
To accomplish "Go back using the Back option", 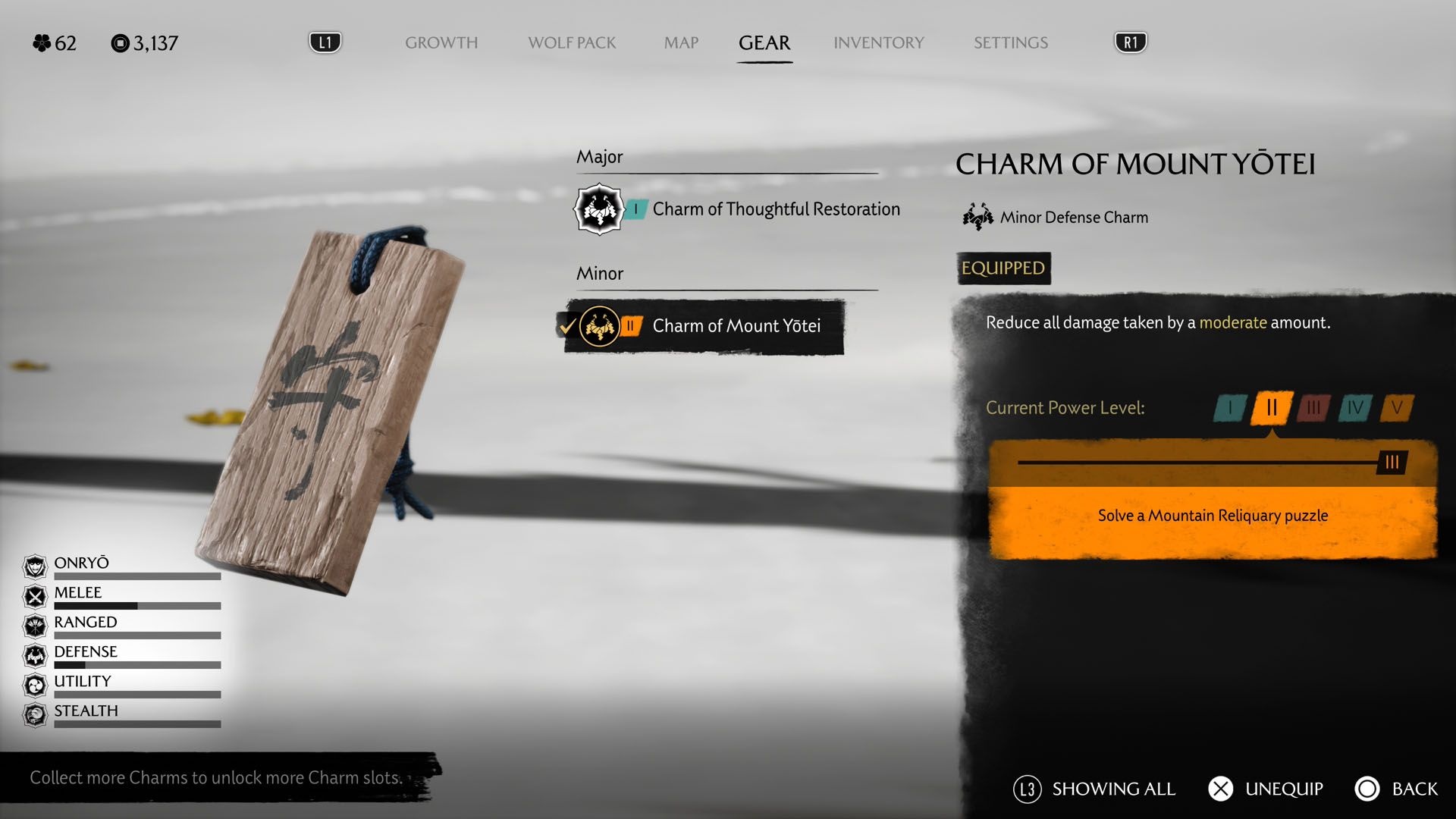I will point(1397,789).
